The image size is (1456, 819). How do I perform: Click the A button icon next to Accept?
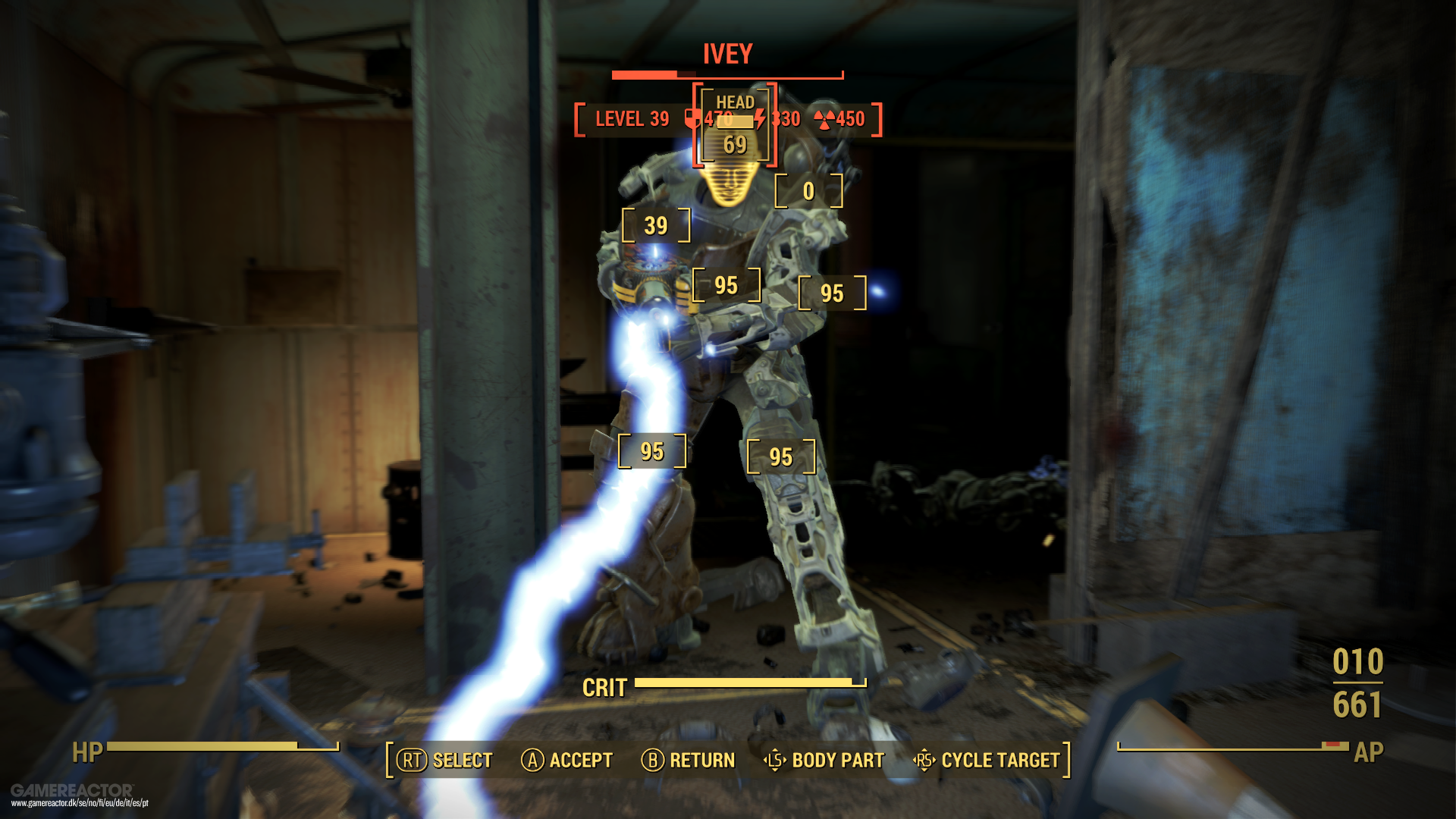pyautogui.click(x=532, y=760)
